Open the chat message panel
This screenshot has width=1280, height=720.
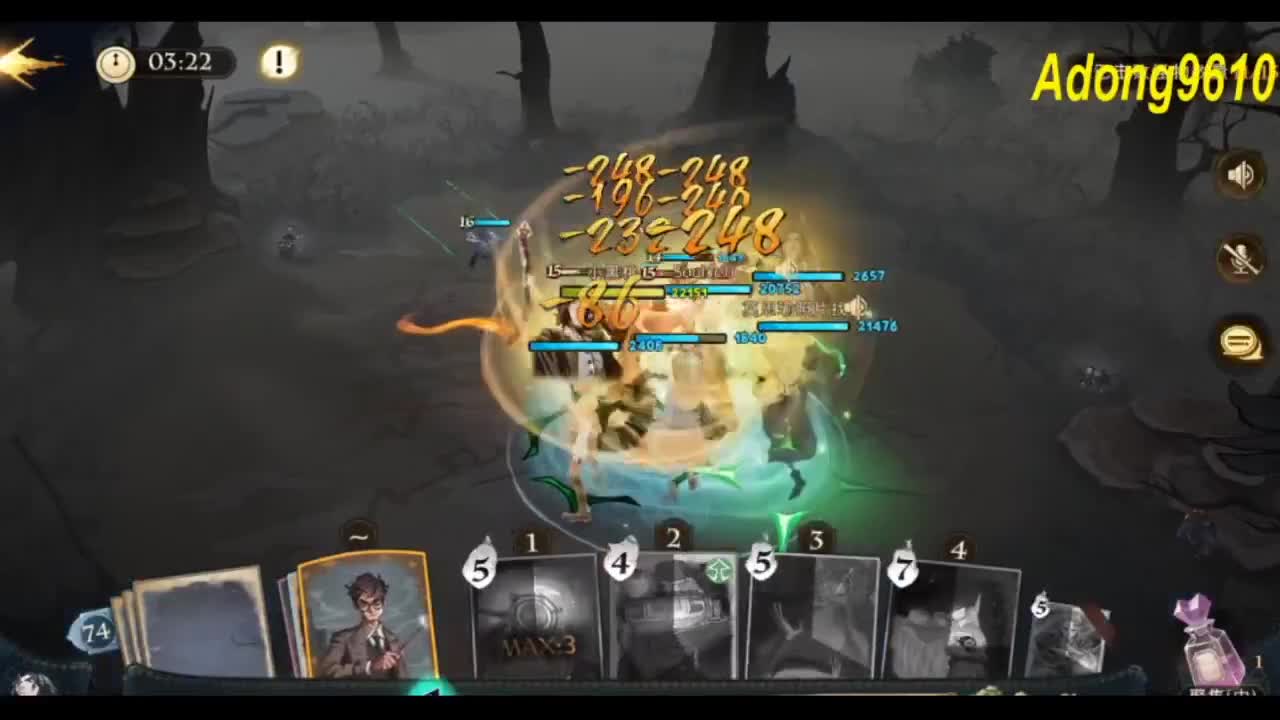click(1240, 341)
